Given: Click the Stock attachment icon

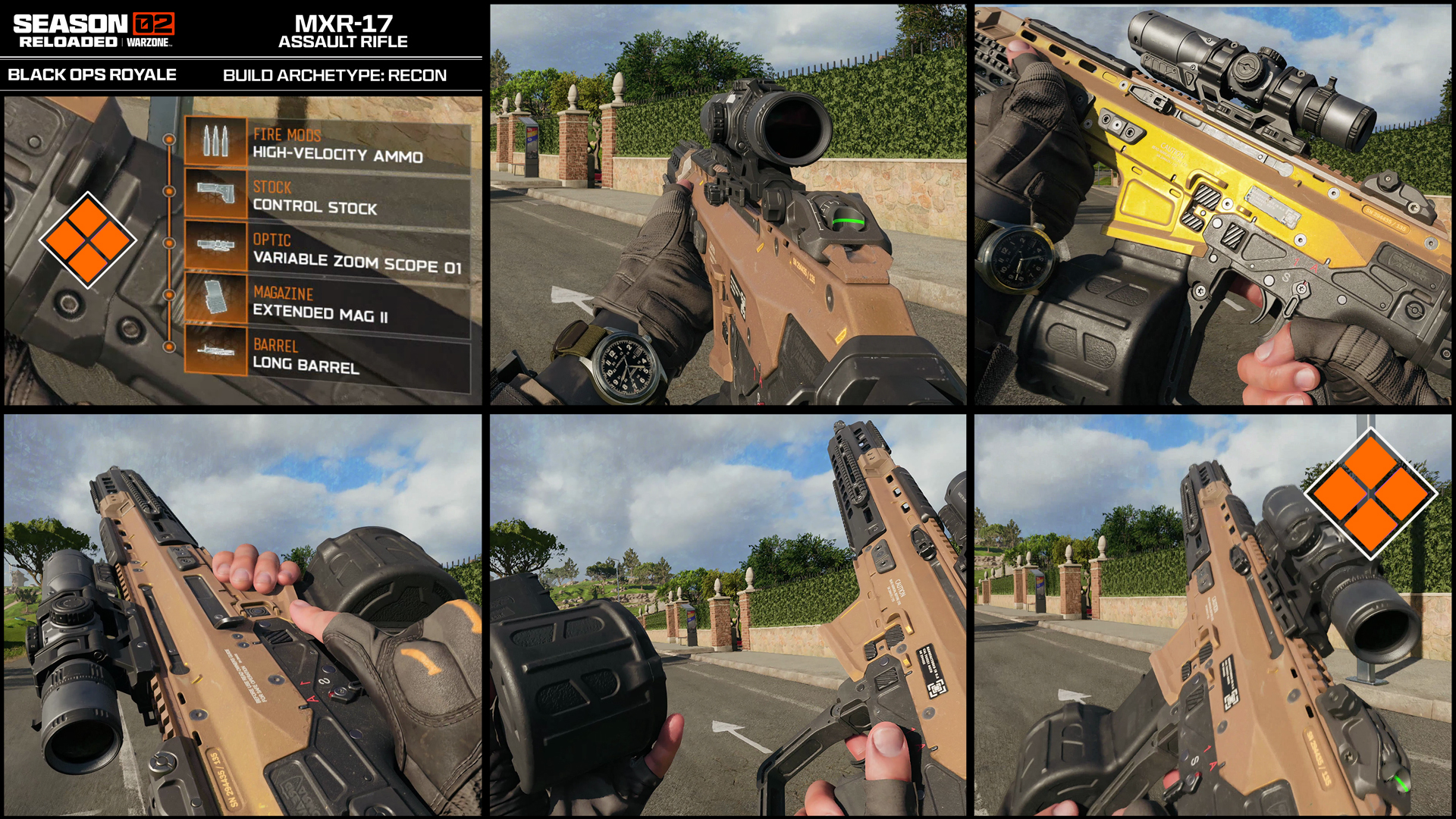Looking at the screenshot, I should pyautogui.click(x=218, y=193).
